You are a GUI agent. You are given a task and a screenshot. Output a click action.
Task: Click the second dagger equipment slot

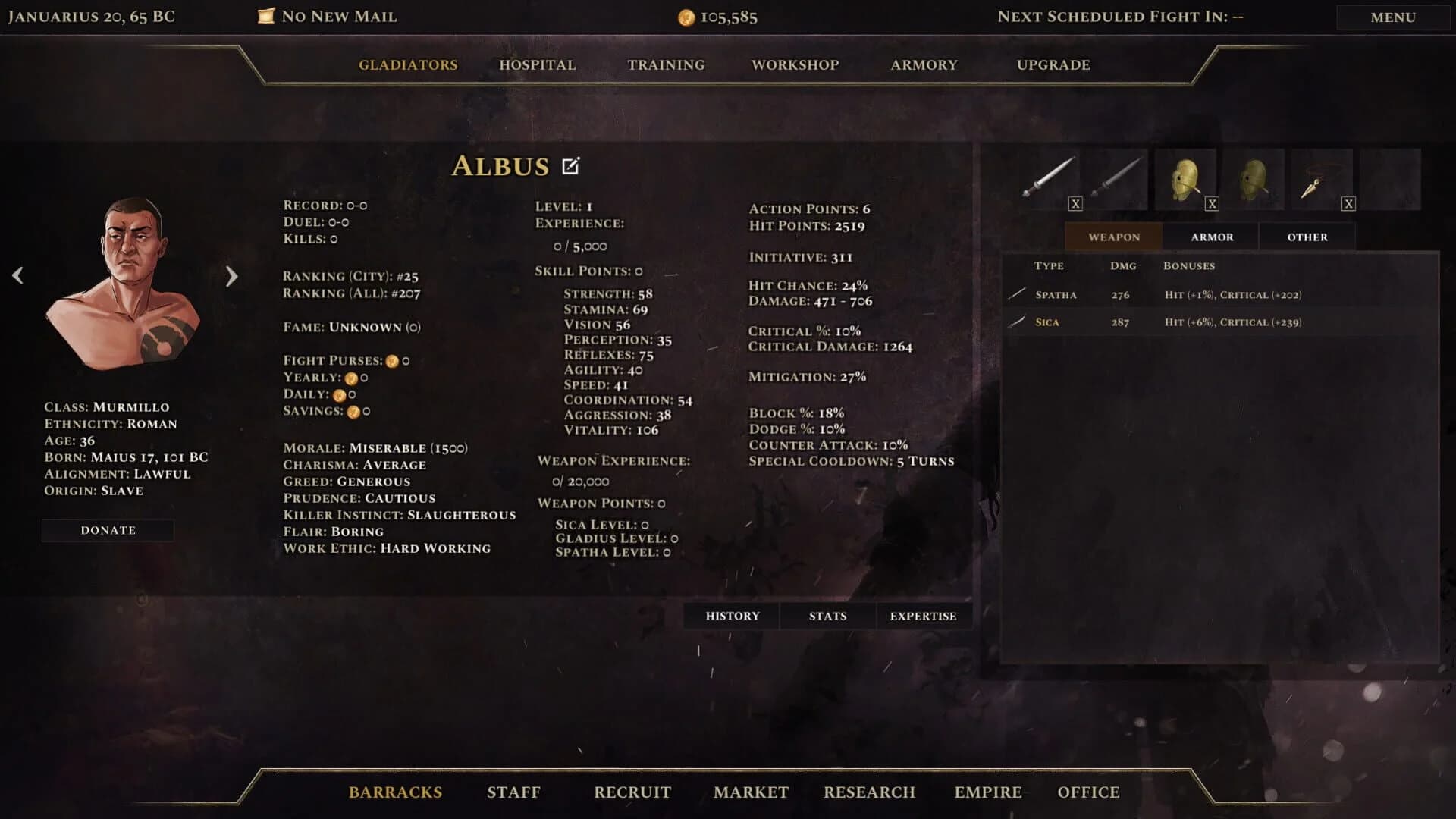tap(1112, 176)
